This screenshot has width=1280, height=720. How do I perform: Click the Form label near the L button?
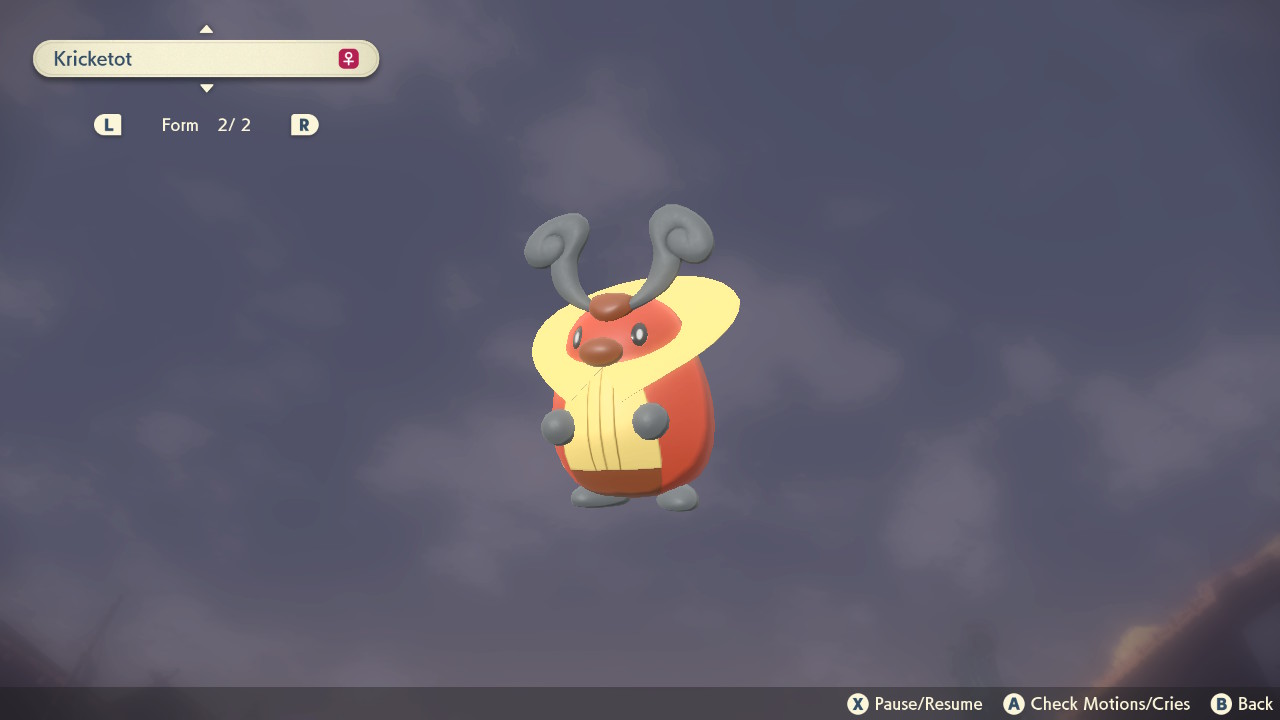180,124
